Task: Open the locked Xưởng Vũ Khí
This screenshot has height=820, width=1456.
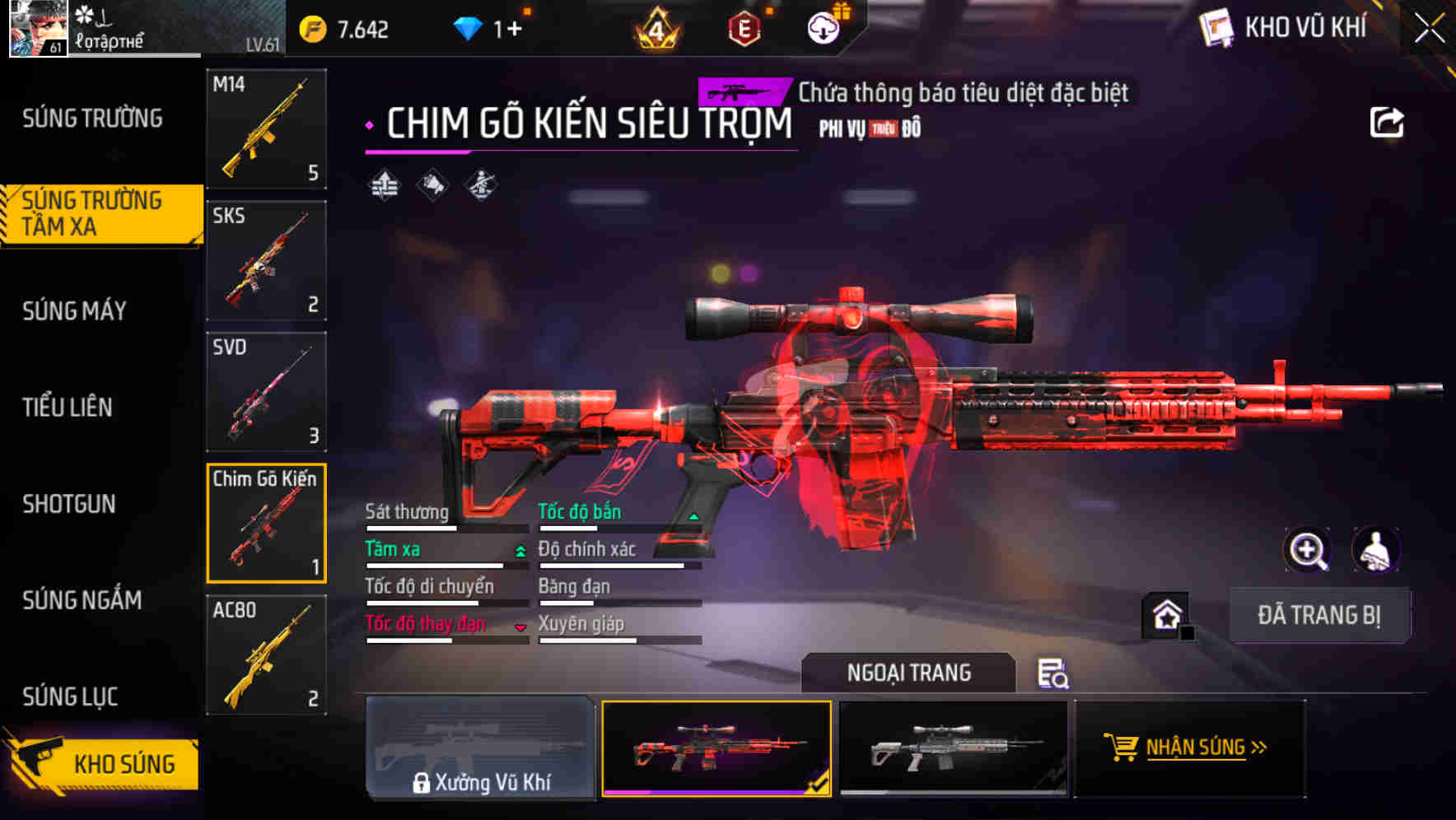Action: point(480,751)
